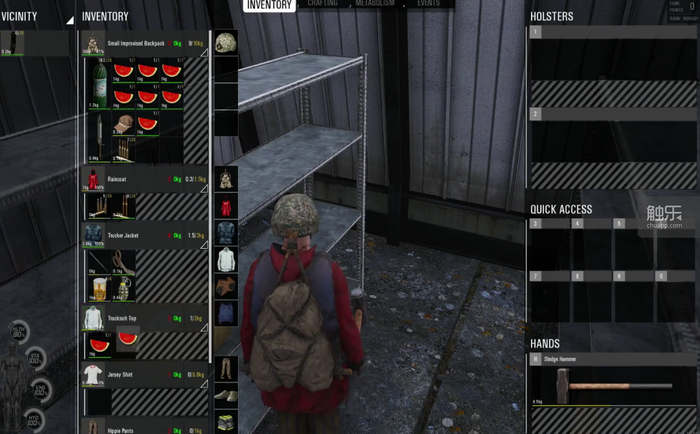Viewport: 700px width, 434px height.
Task: Select the shoes equipment slot icon
Action: (x=226, y=396)
